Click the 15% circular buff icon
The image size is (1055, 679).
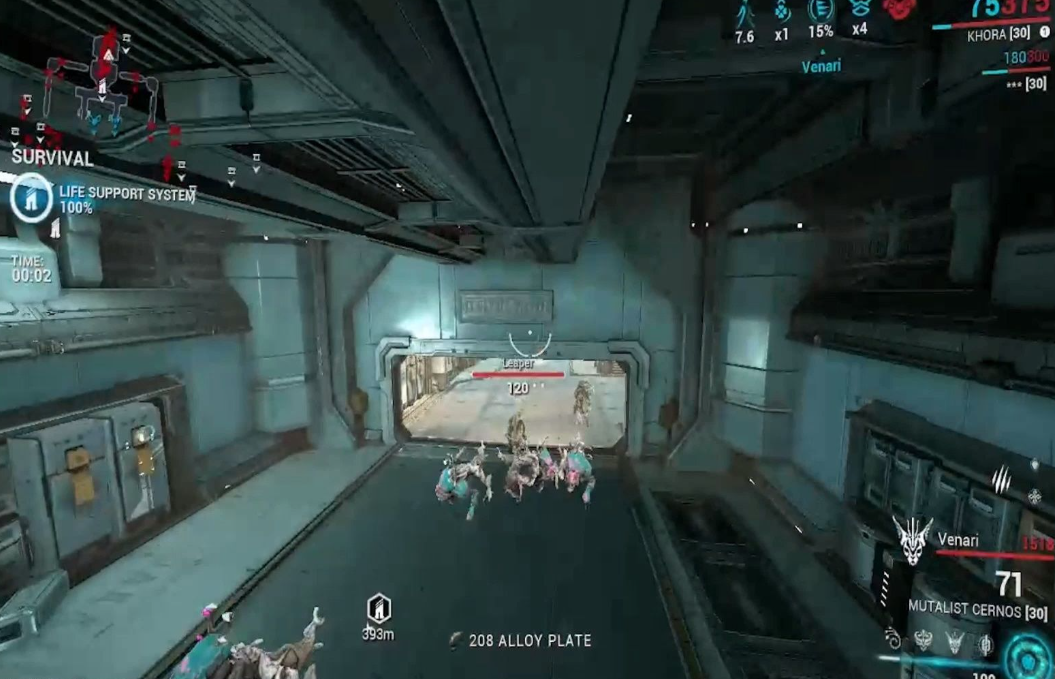[820, 10]
